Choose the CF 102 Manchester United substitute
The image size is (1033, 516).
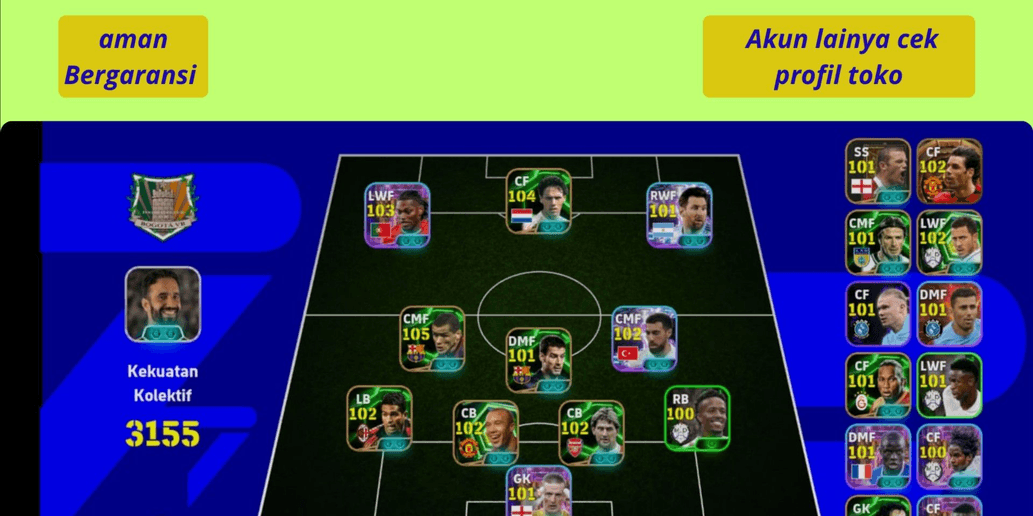coord(949,171)
